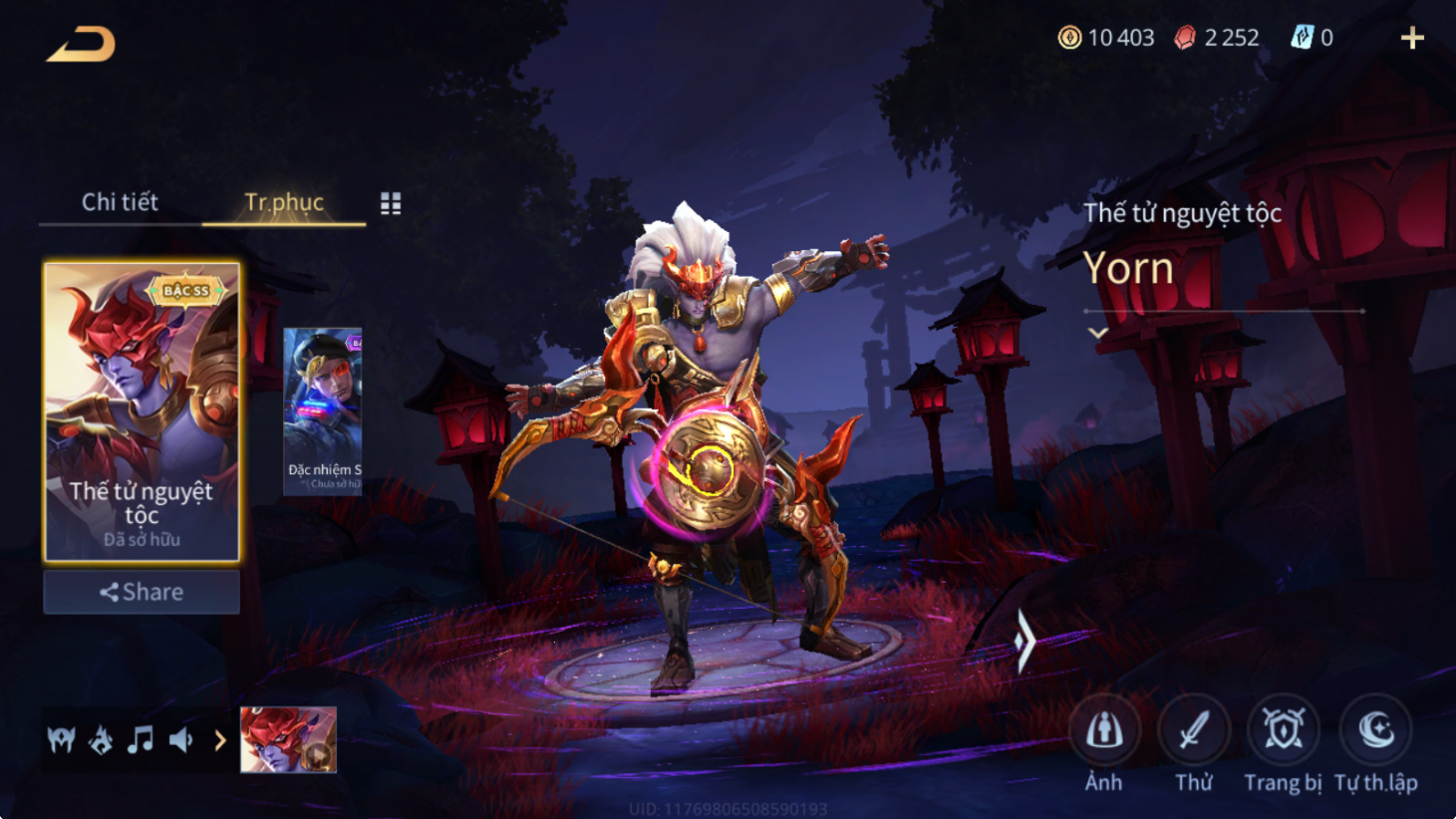Open the Tr.phục skins tab
1456x819 pixels.
pos(284,202)
